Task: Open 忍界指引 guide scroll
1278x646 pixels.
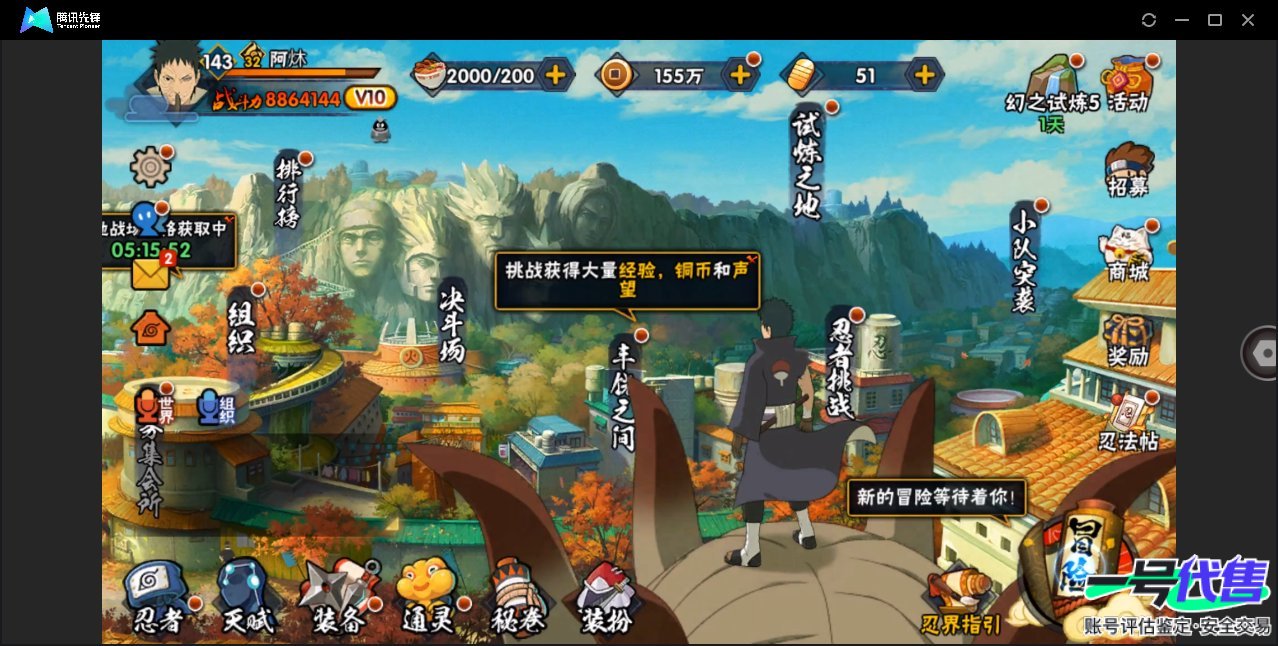Action: pos(961,602)
